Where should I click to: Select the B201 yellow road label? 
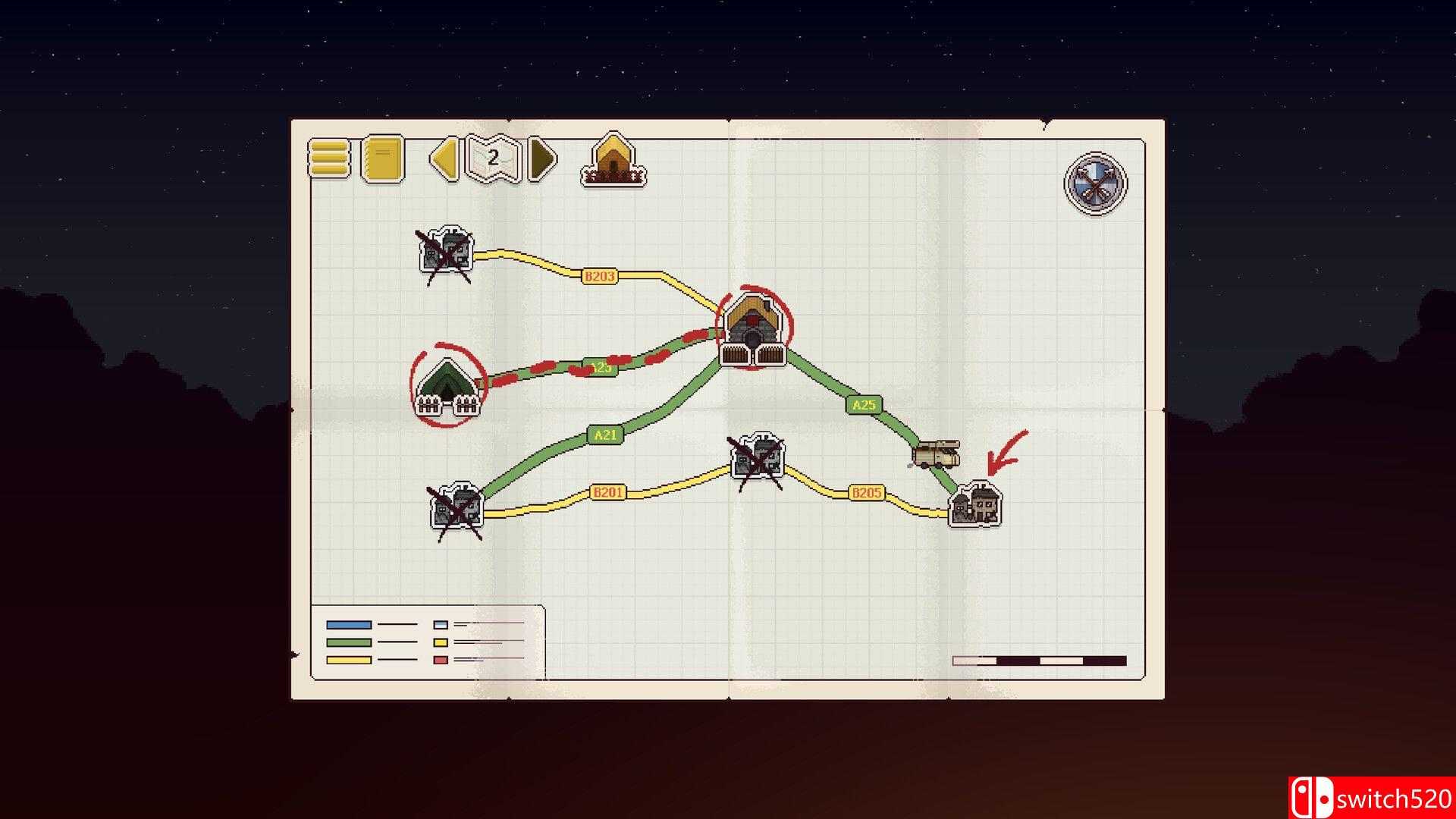point(607,492)
